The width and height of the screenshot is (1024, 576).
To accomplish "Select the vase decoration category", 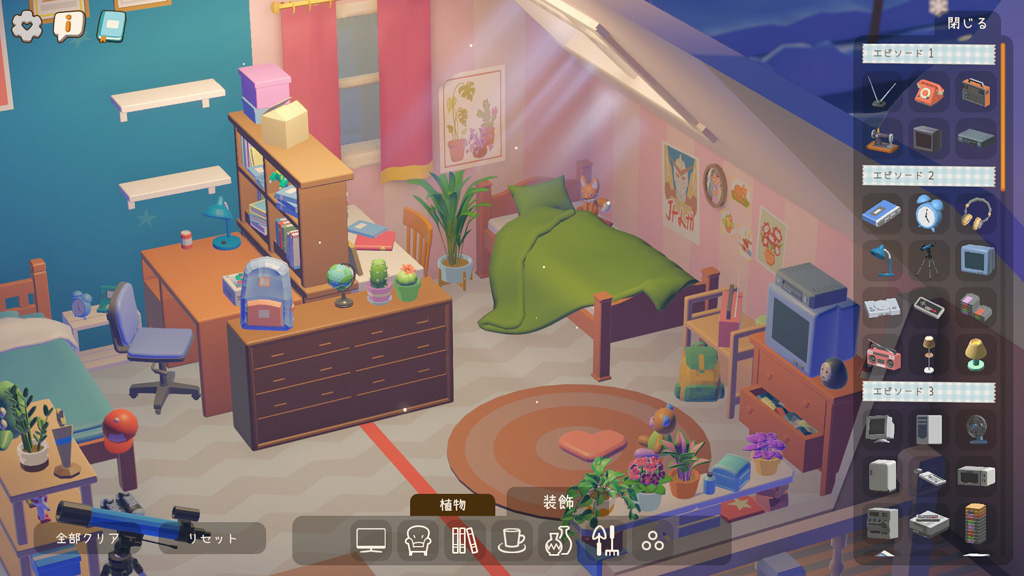I will (x=558, y=541).
